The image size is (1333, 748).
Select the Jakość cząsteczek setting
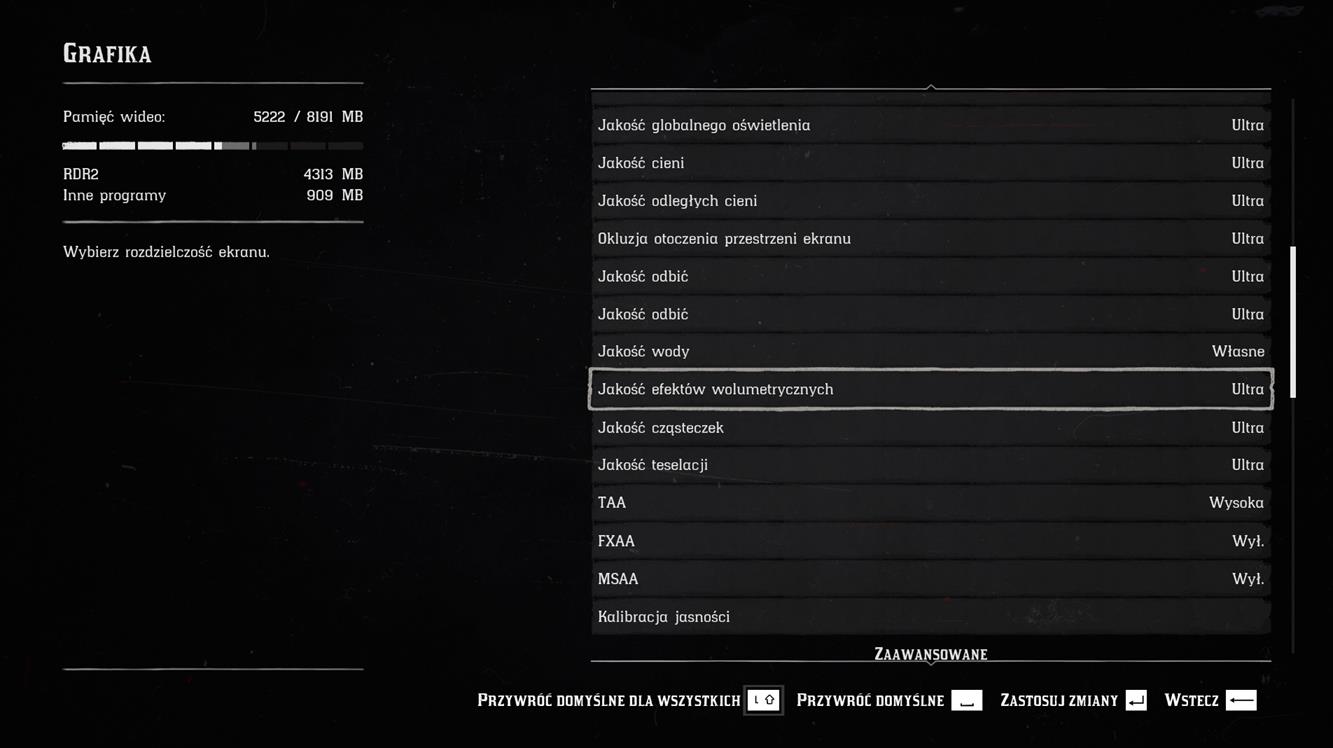pos(930,428)
